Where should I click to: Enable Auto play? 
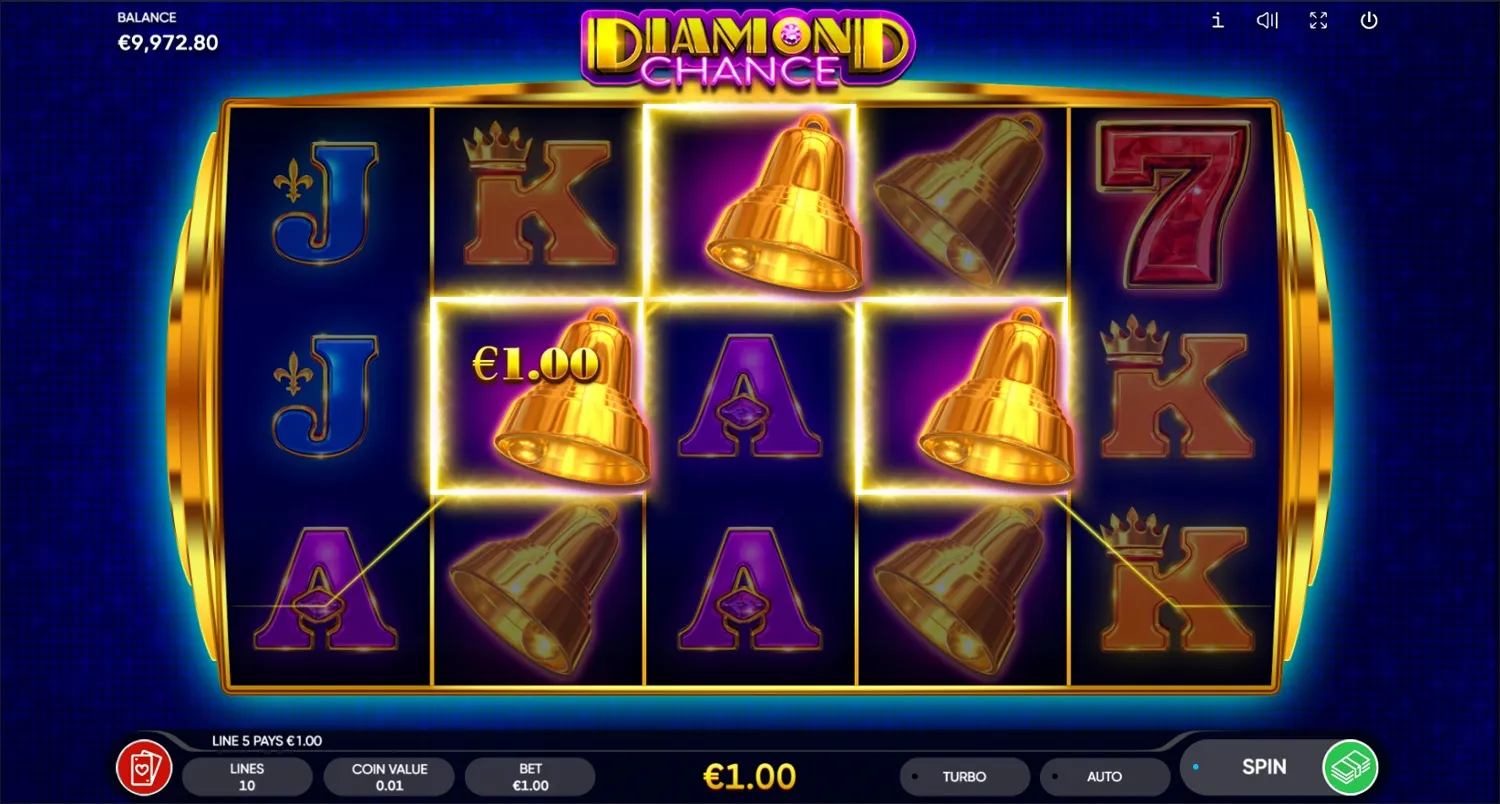[x=1105, y=776]
